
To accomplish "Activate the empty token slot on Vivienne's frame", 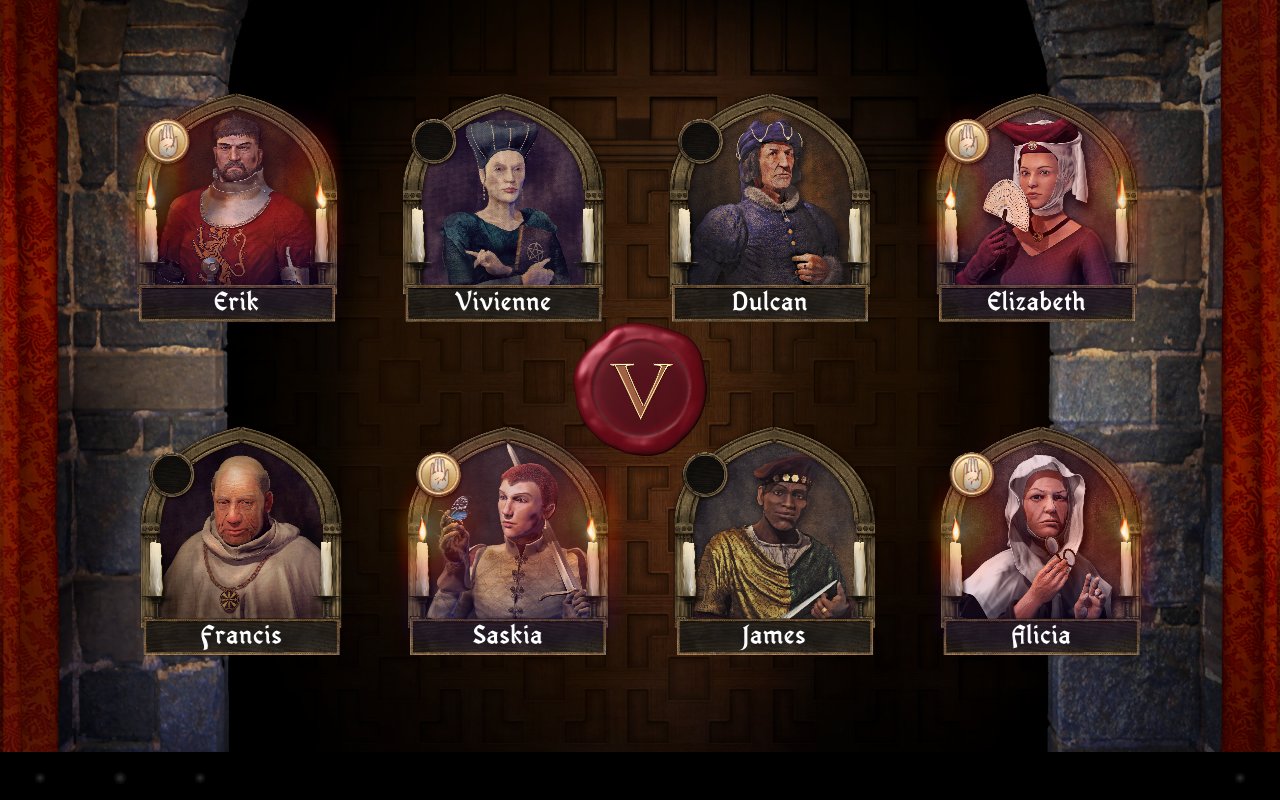I will coord(434,141).
